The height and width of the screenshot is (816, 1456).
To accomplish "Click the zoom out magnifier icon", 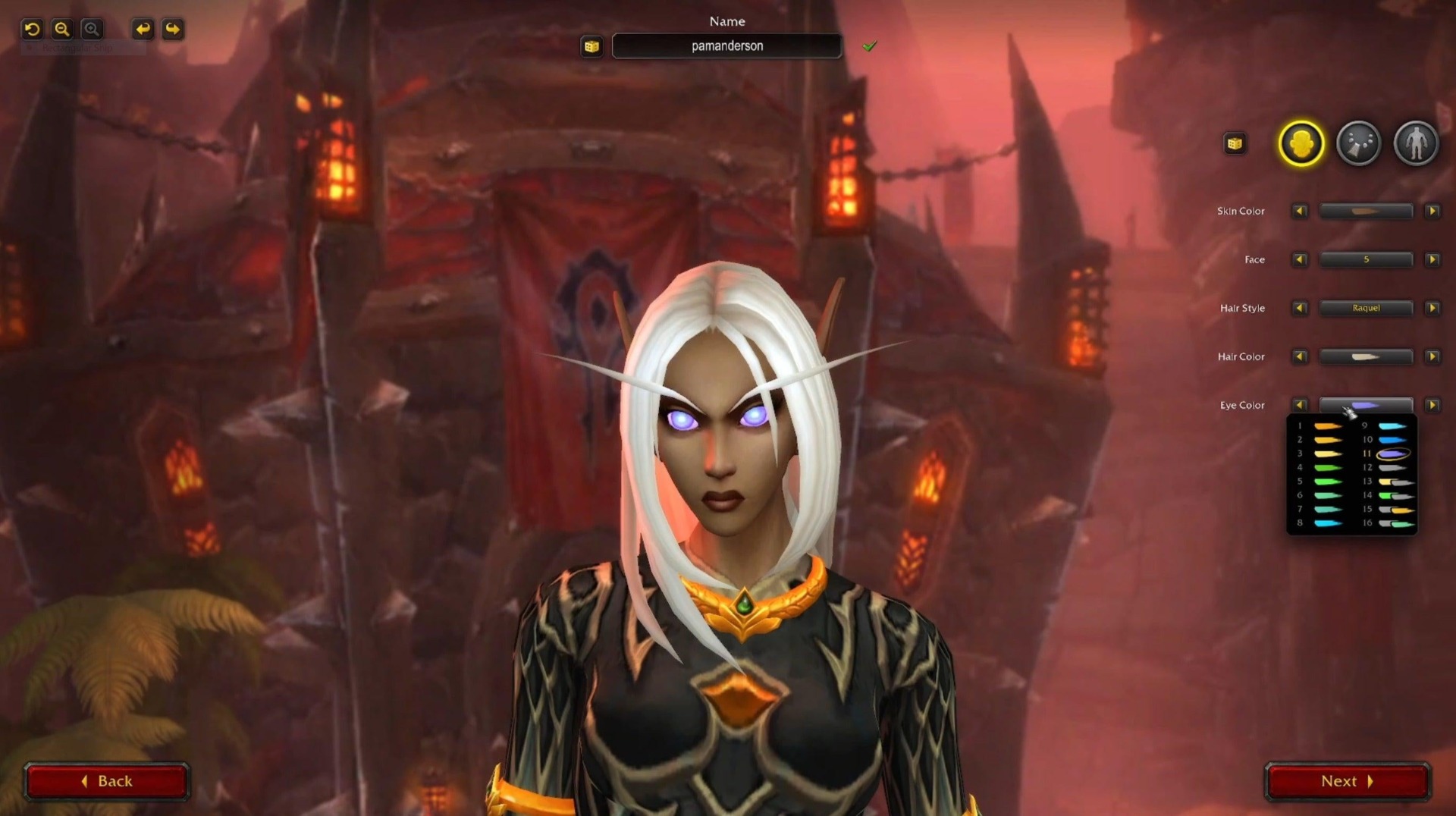I will pos(61,29).
